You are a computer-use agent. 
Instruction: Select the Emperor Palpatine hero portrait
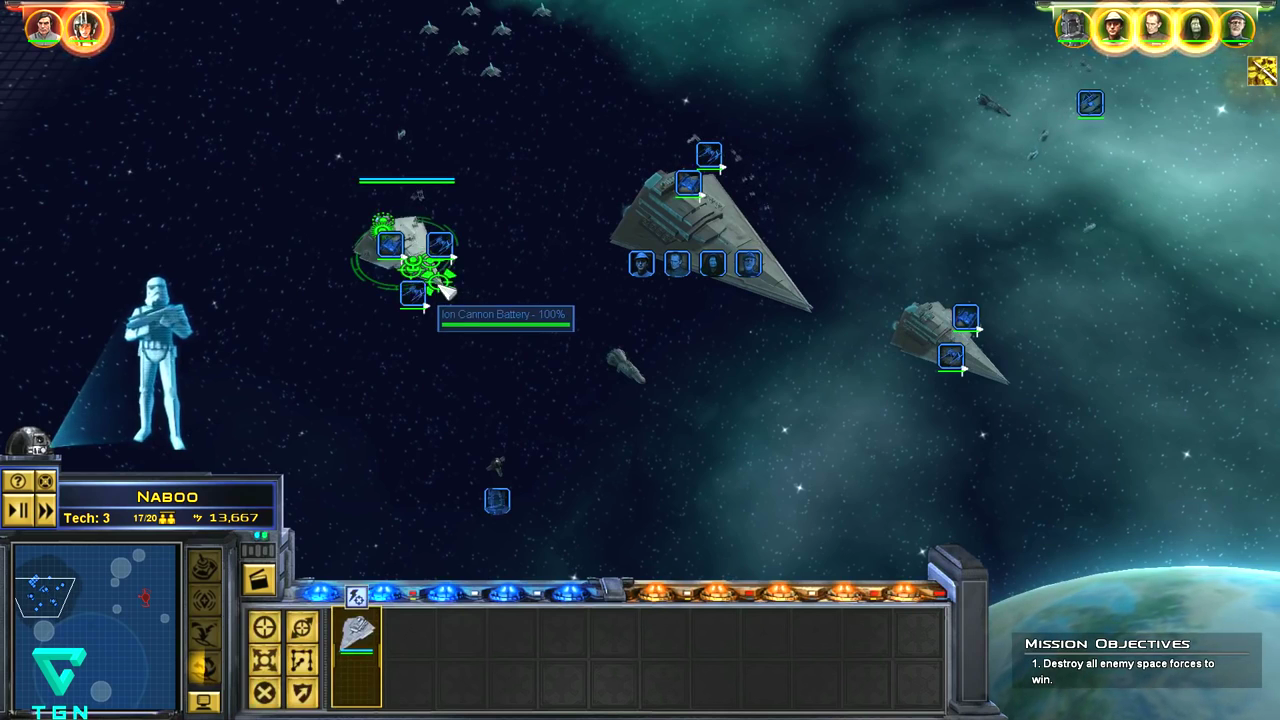[1195, 28]
